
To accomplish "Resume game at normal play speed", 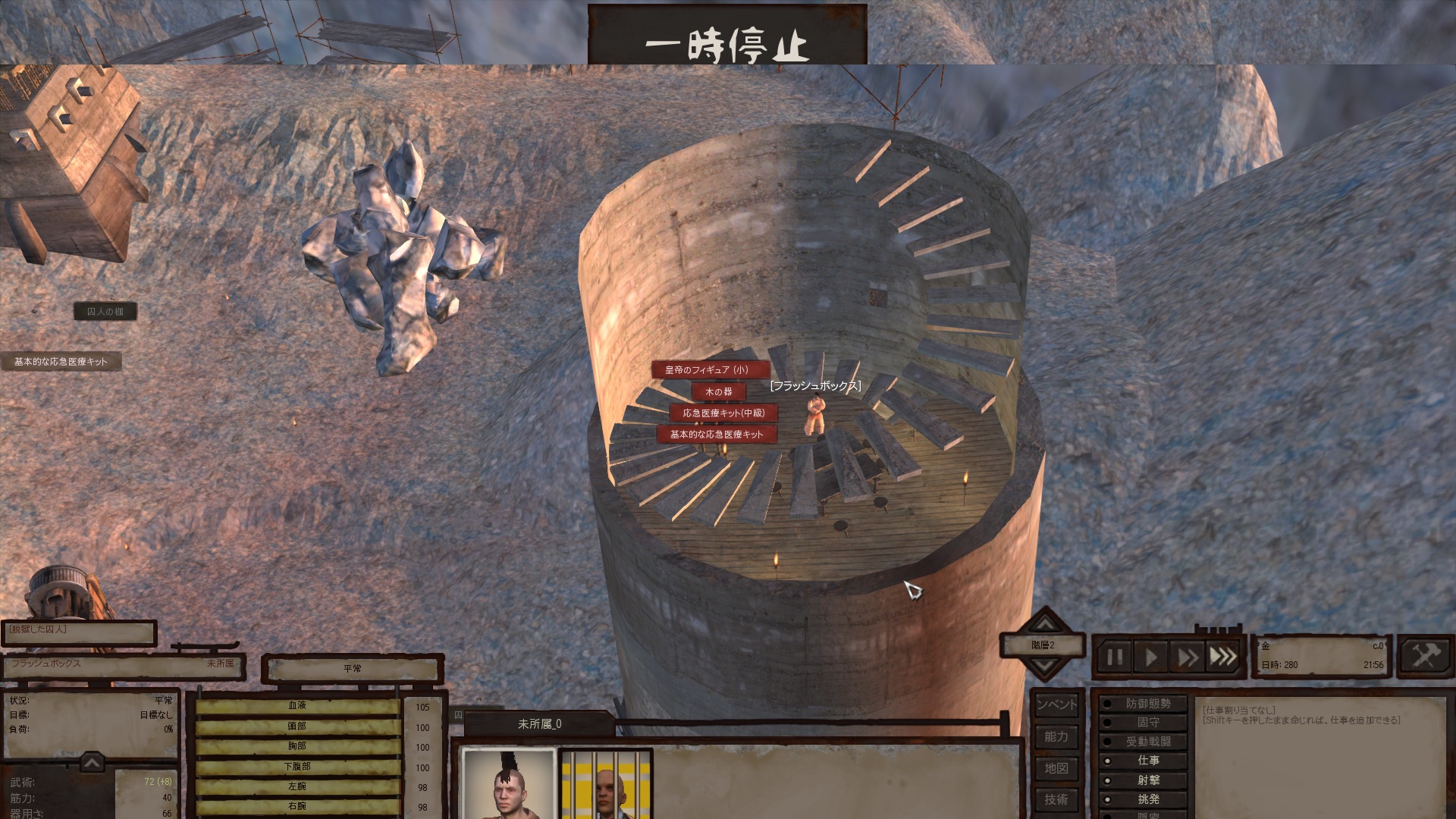I will point(1150,657).
